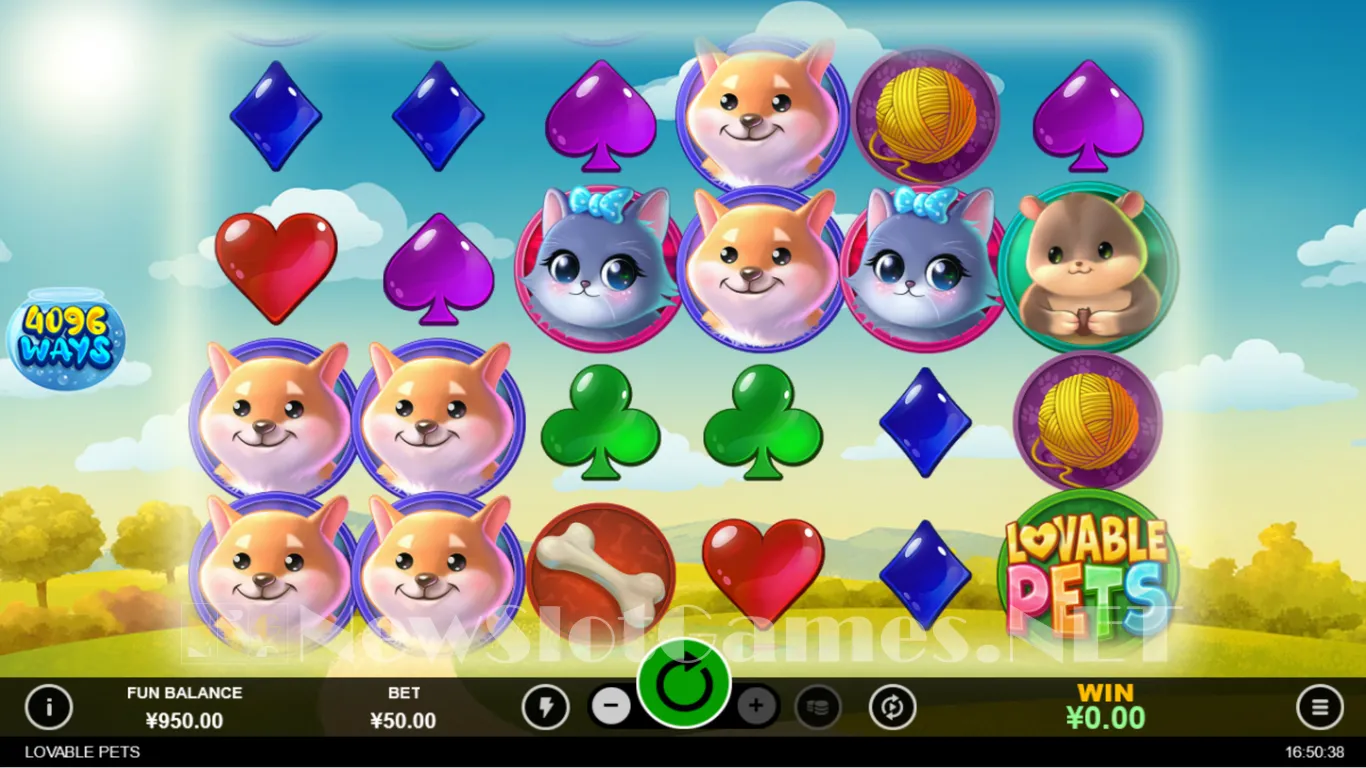Open the hamburger menu

(1319, 708)
